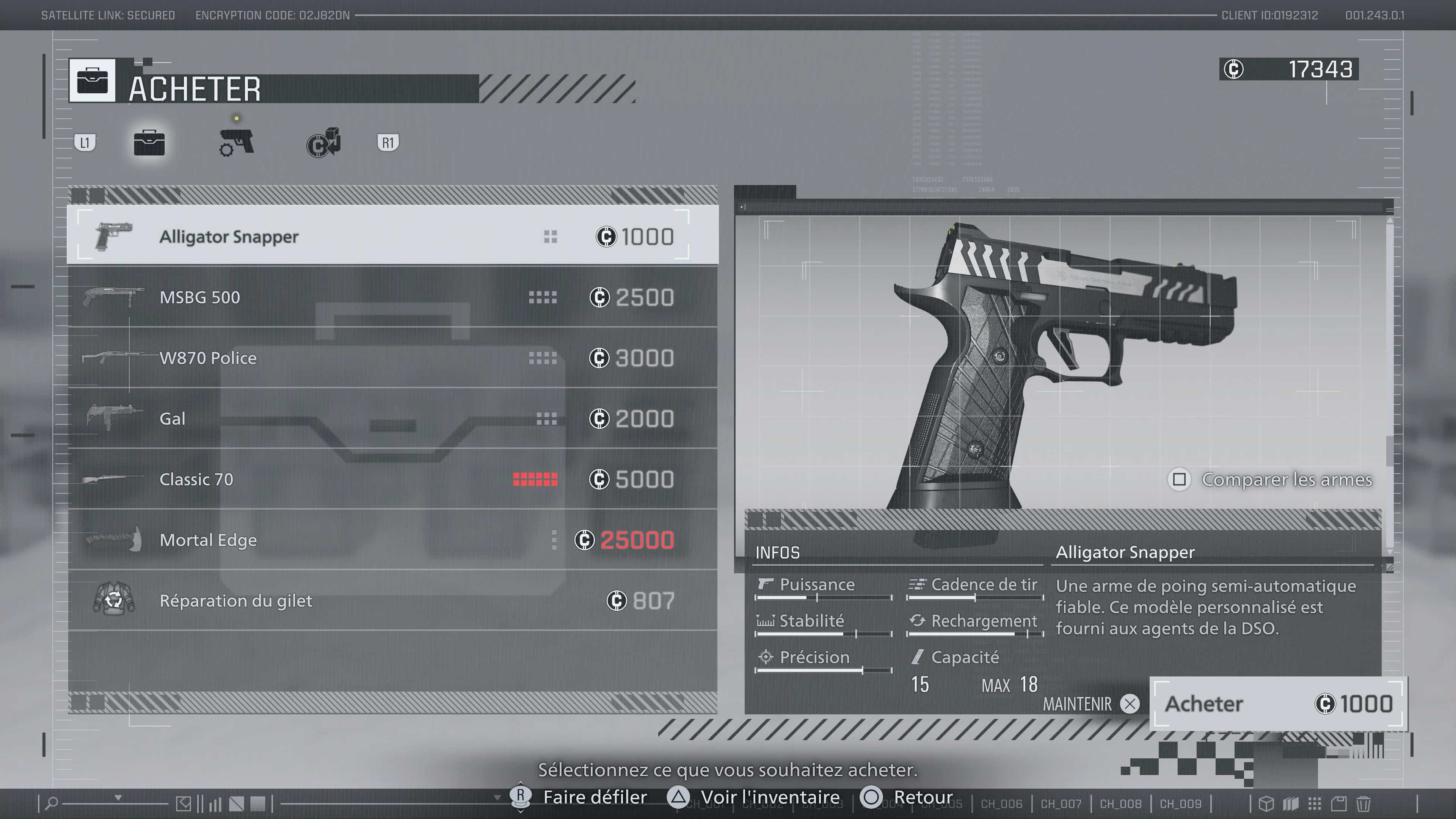This screenshot has height=819, width=1456.
Task: Click the cube icon in the bottom bar
Action: pyautogui.click(x=1267, y=803)
